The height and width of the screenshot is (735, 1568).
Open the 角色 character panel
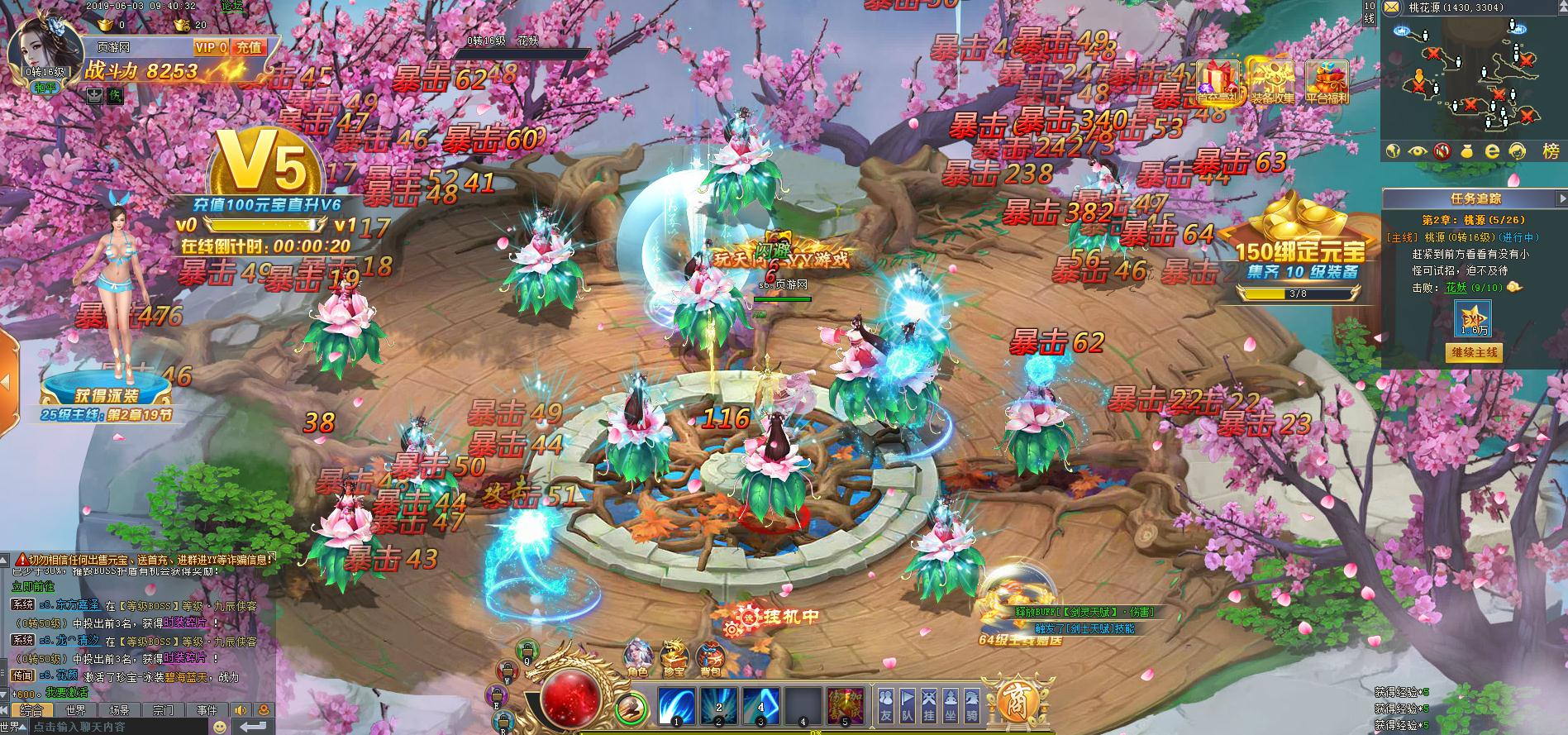pos(638,657)
